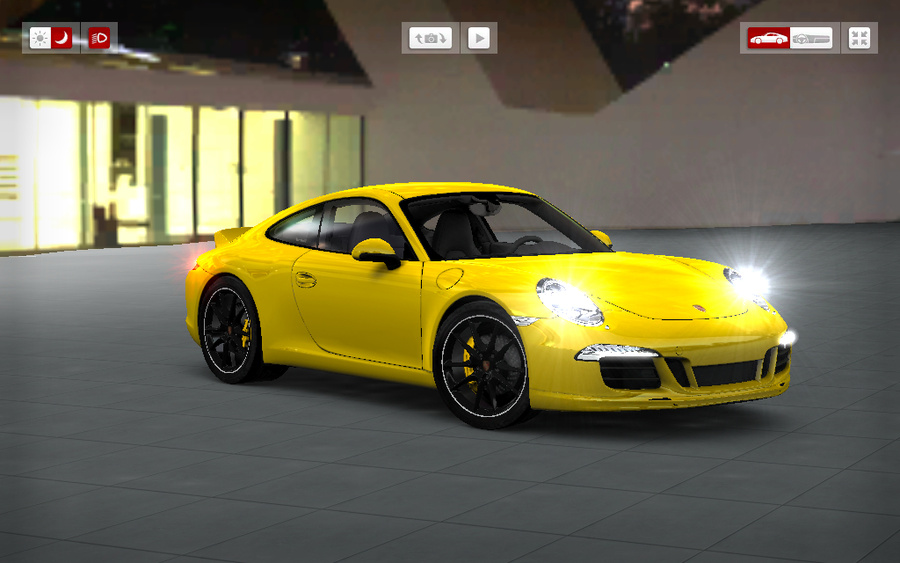
Task: Toggle the car headlights button
Action: (x=99, y=38)
